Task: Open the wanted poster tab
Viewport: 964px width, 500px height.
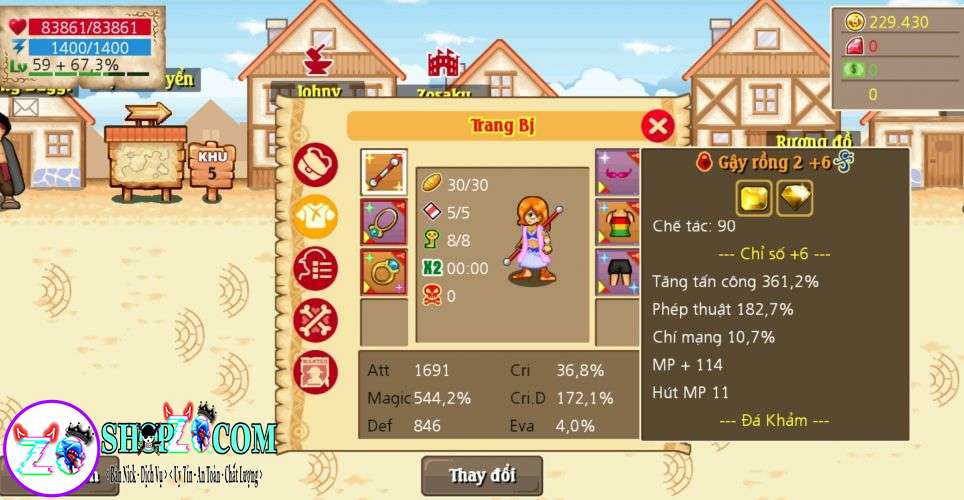Action: 315,372
